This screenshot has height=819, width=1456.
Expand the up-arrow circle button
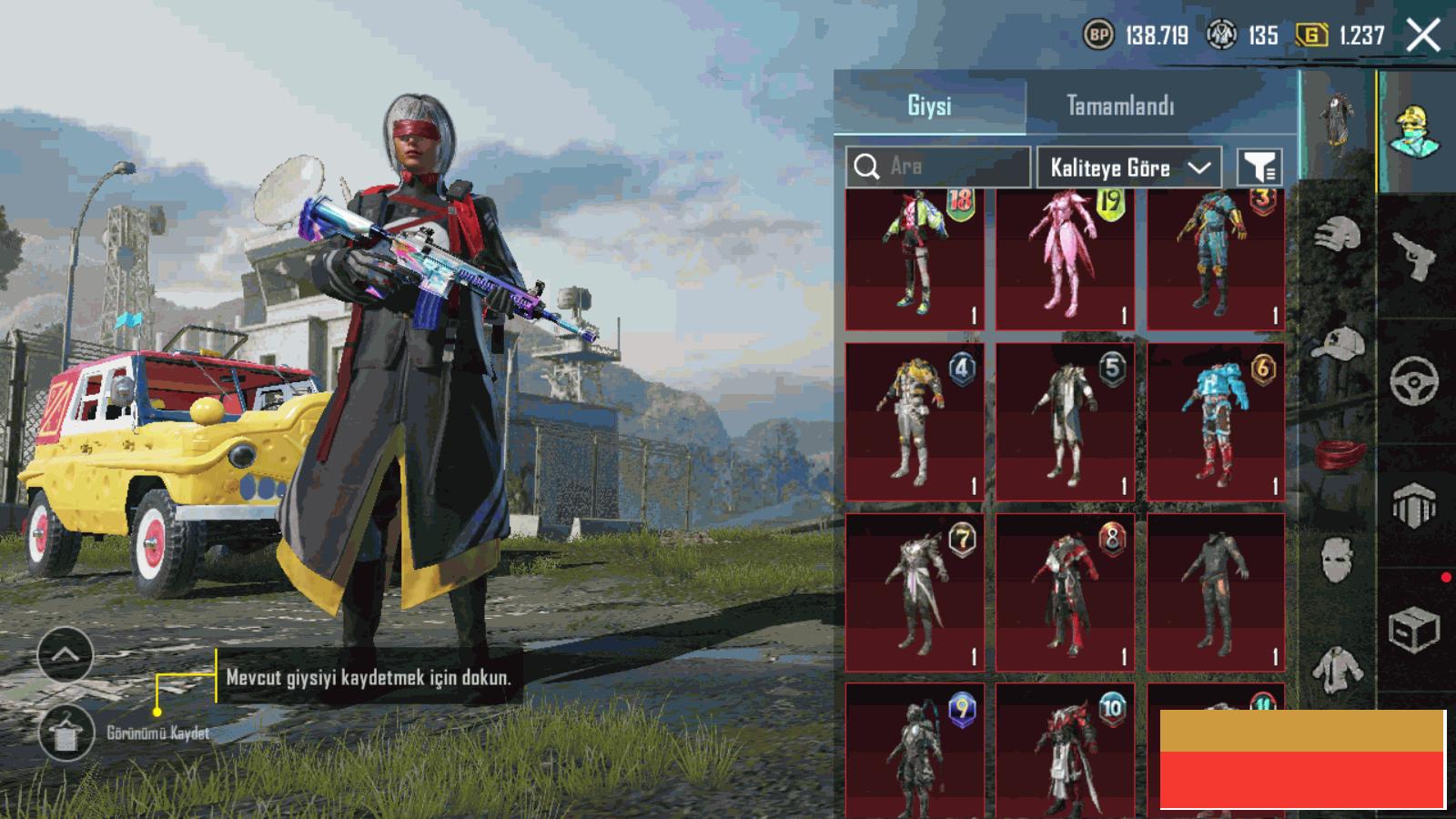(66, 654)
